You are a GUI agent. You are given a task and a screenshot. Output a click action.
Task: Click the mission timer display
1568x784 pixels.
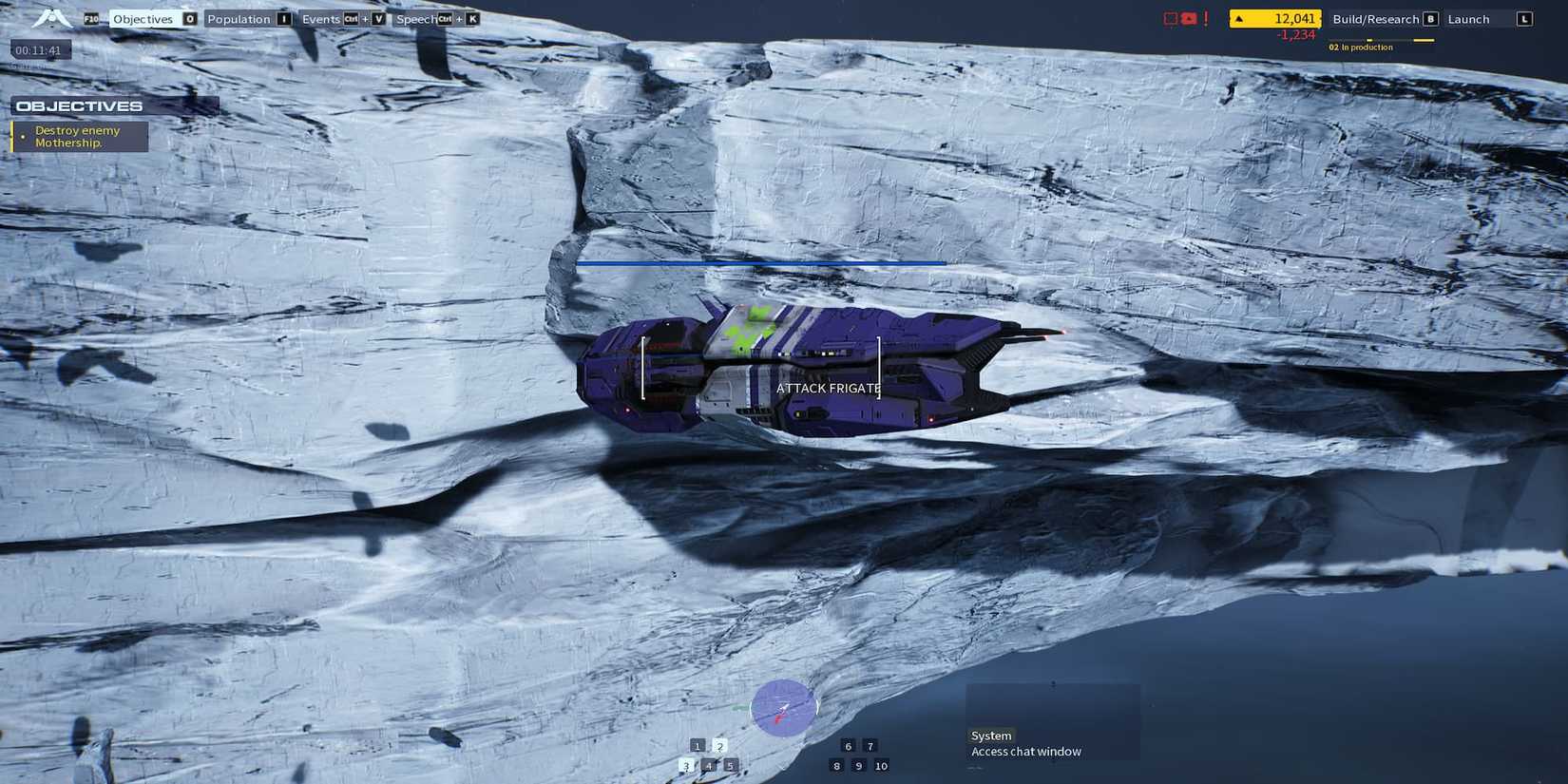coord(38,49)
